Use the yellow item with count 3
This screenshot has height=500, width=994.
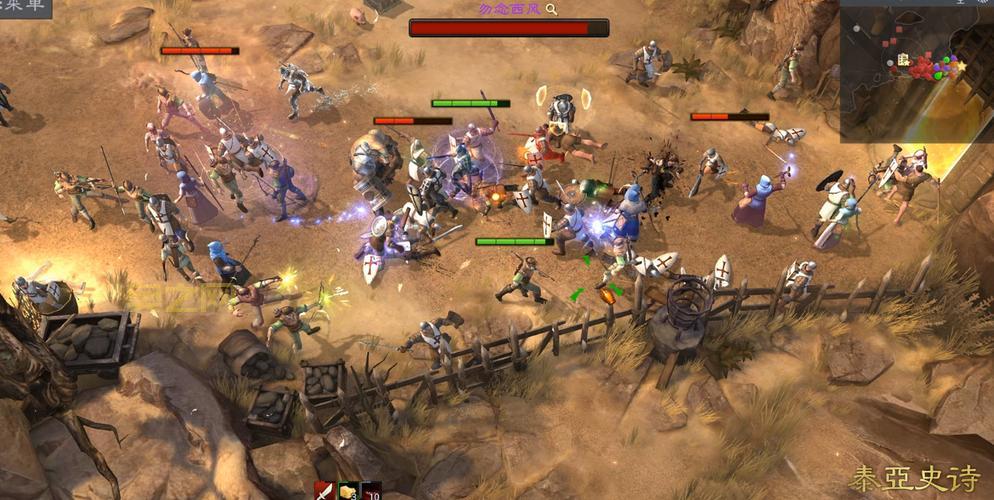(348, 491)
